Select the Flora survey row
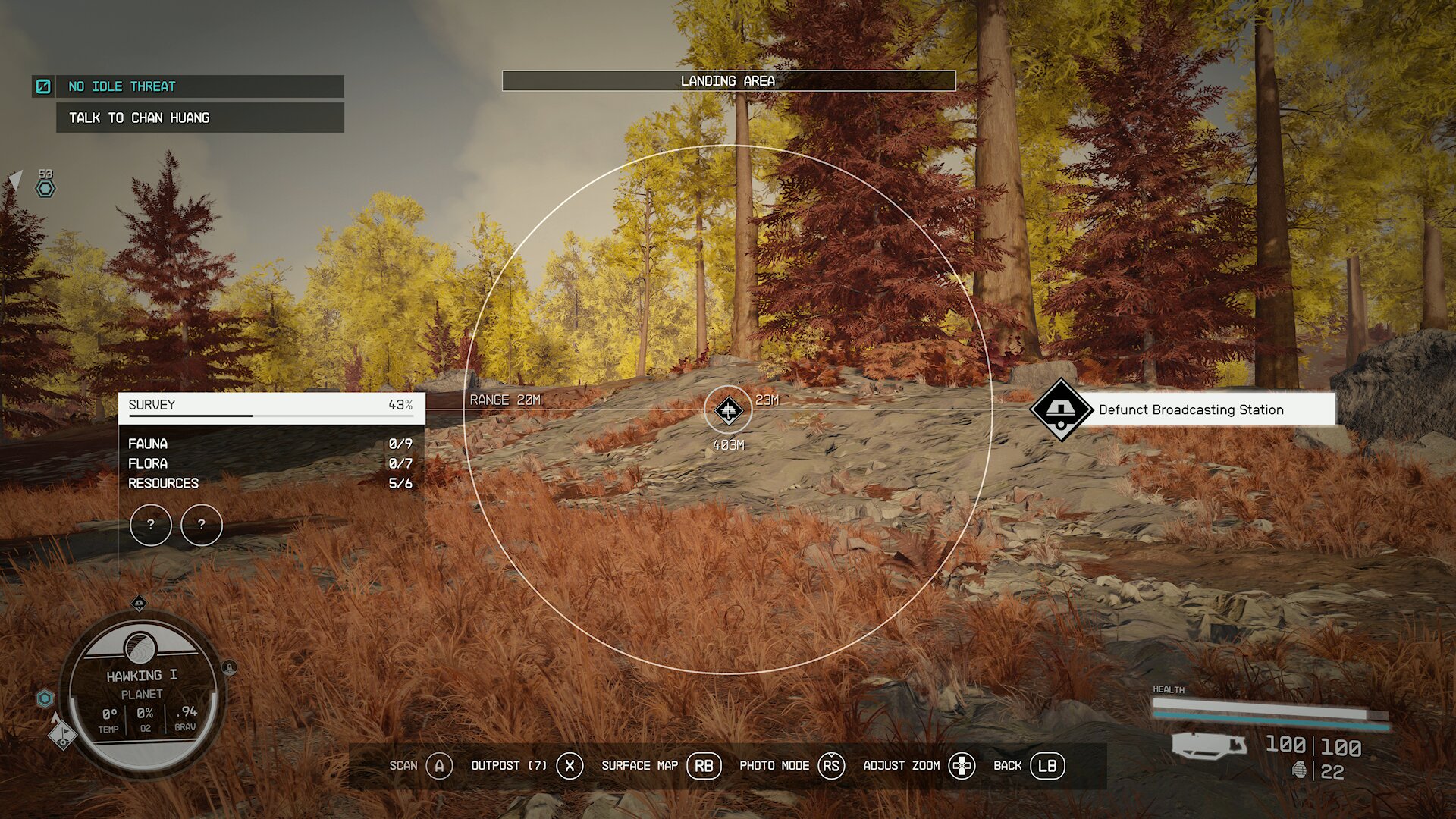This screenshot has height=819, width=1456. (270, 463)
